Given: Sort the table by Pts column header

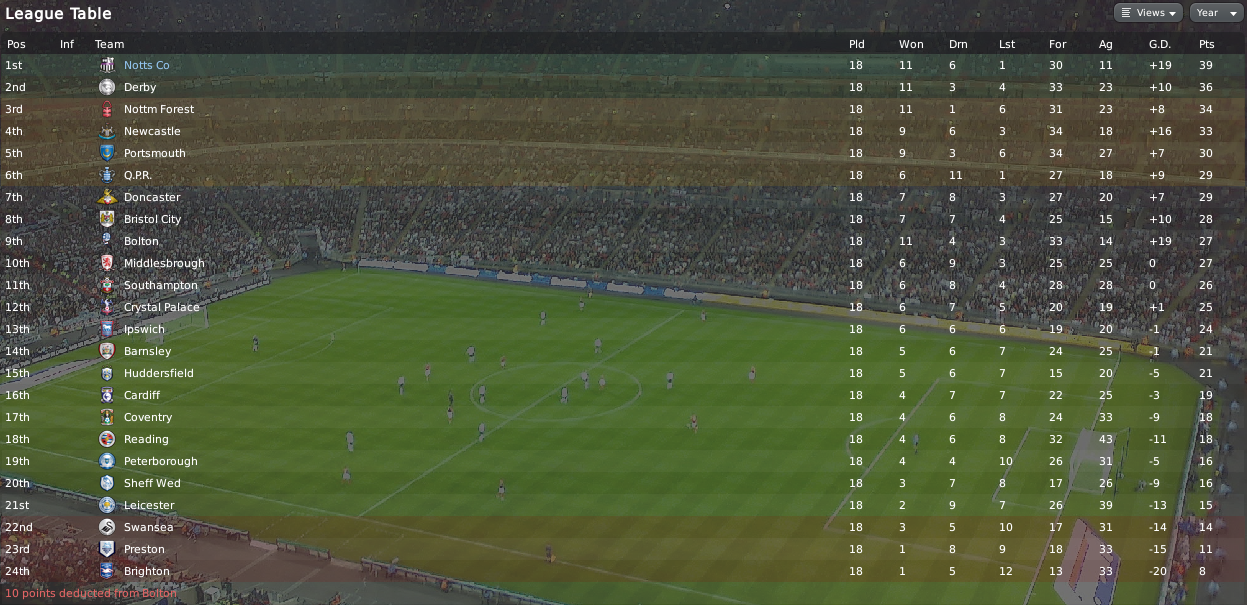Looking at the screenshot, I should 1206,44.
